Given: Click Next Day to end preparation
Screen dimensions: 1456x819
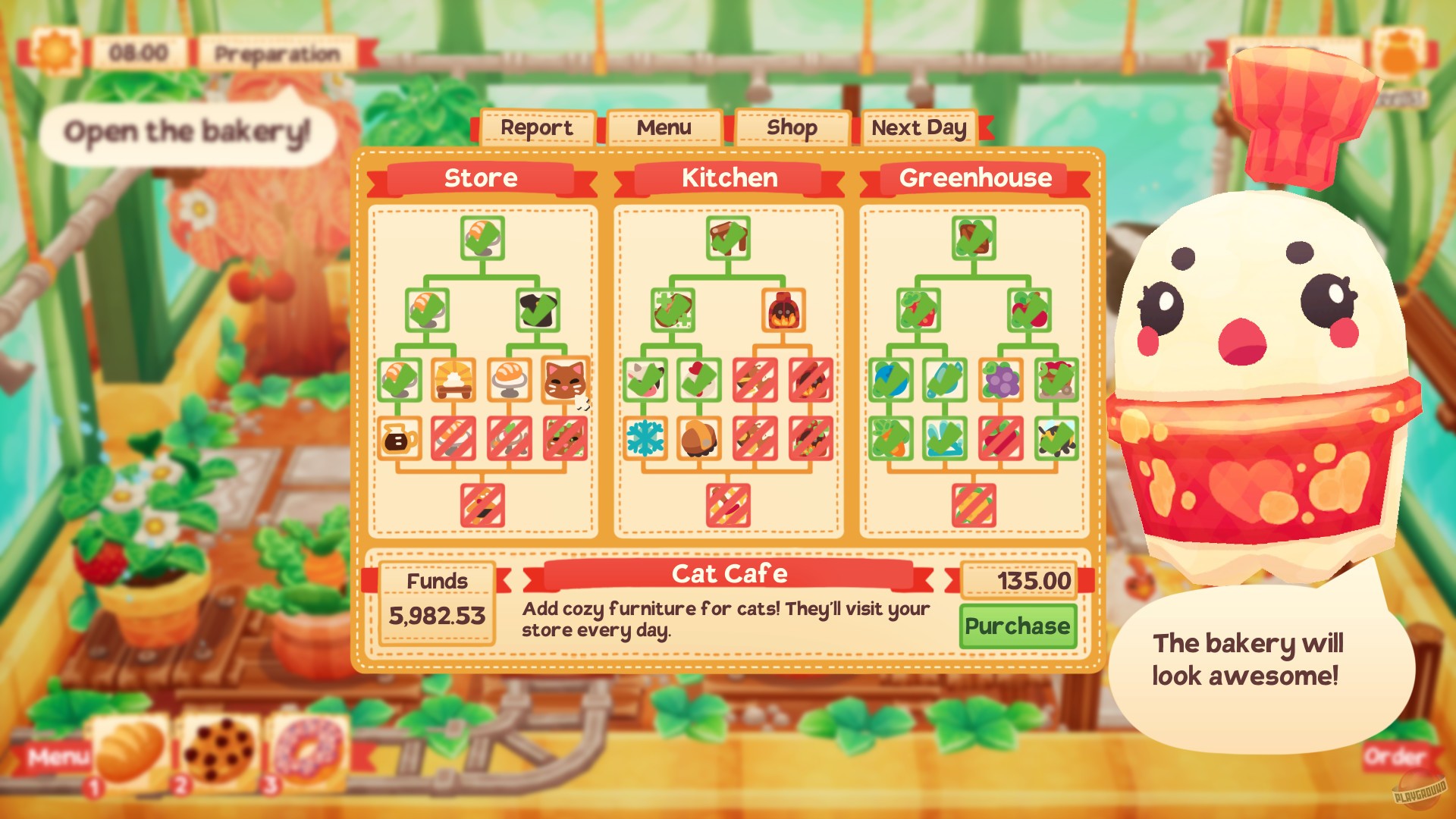Looking at the screenshot, I should tap(918, 127).
